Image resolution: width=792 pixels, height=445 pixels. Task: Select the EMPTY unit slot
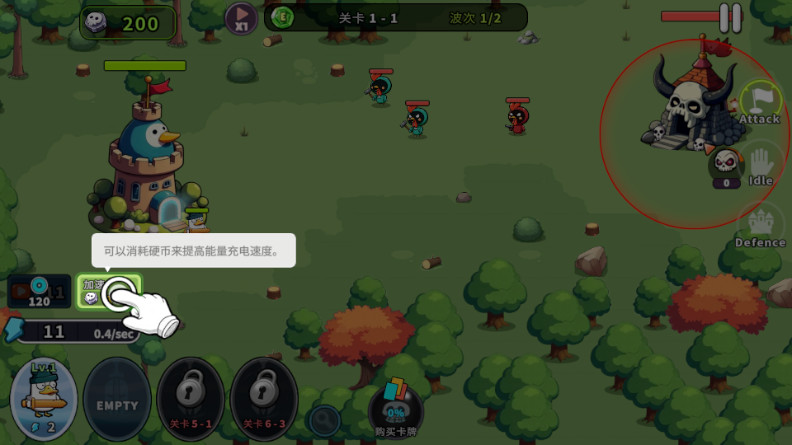[x=117, y=401]
